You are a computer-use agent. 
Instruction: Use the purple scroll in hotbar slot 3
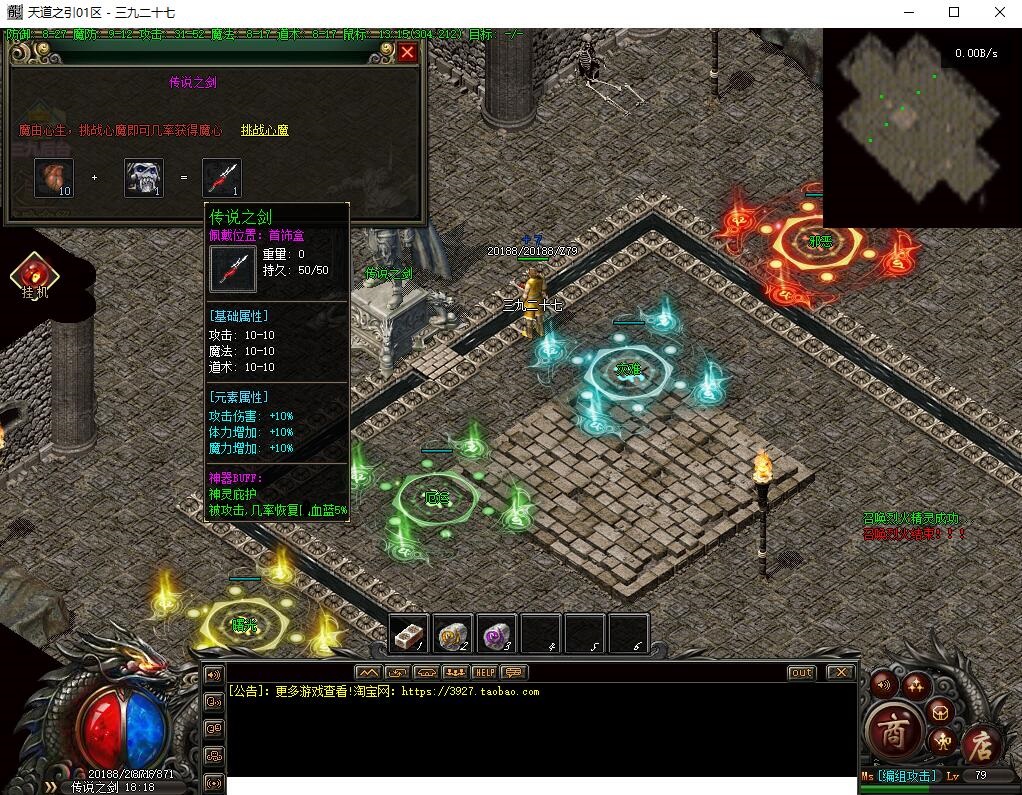click(497, 633)
